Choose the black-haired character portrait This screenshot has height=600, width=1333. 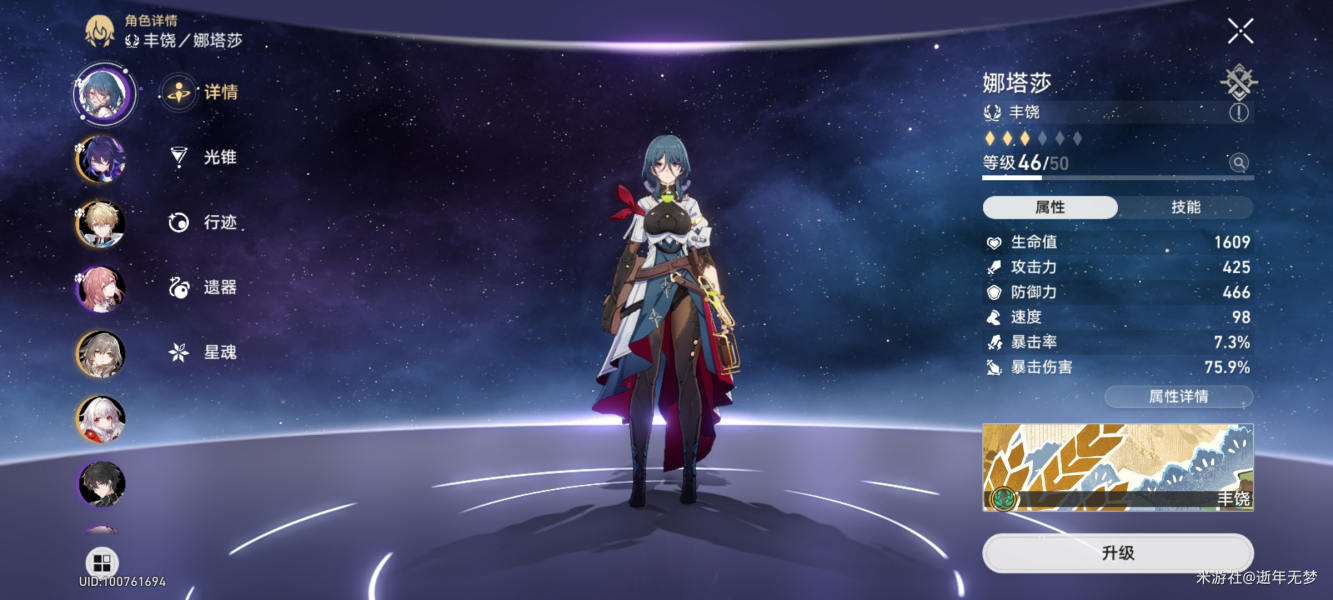(x=101, y=484)
